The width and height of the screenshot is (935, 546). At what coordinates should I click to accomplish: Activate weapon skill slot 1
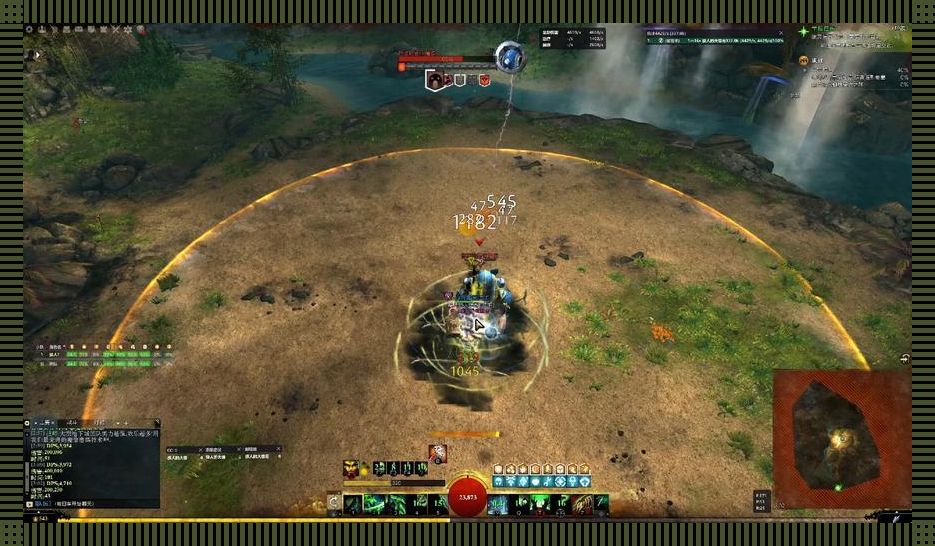[x=353, y=504]
